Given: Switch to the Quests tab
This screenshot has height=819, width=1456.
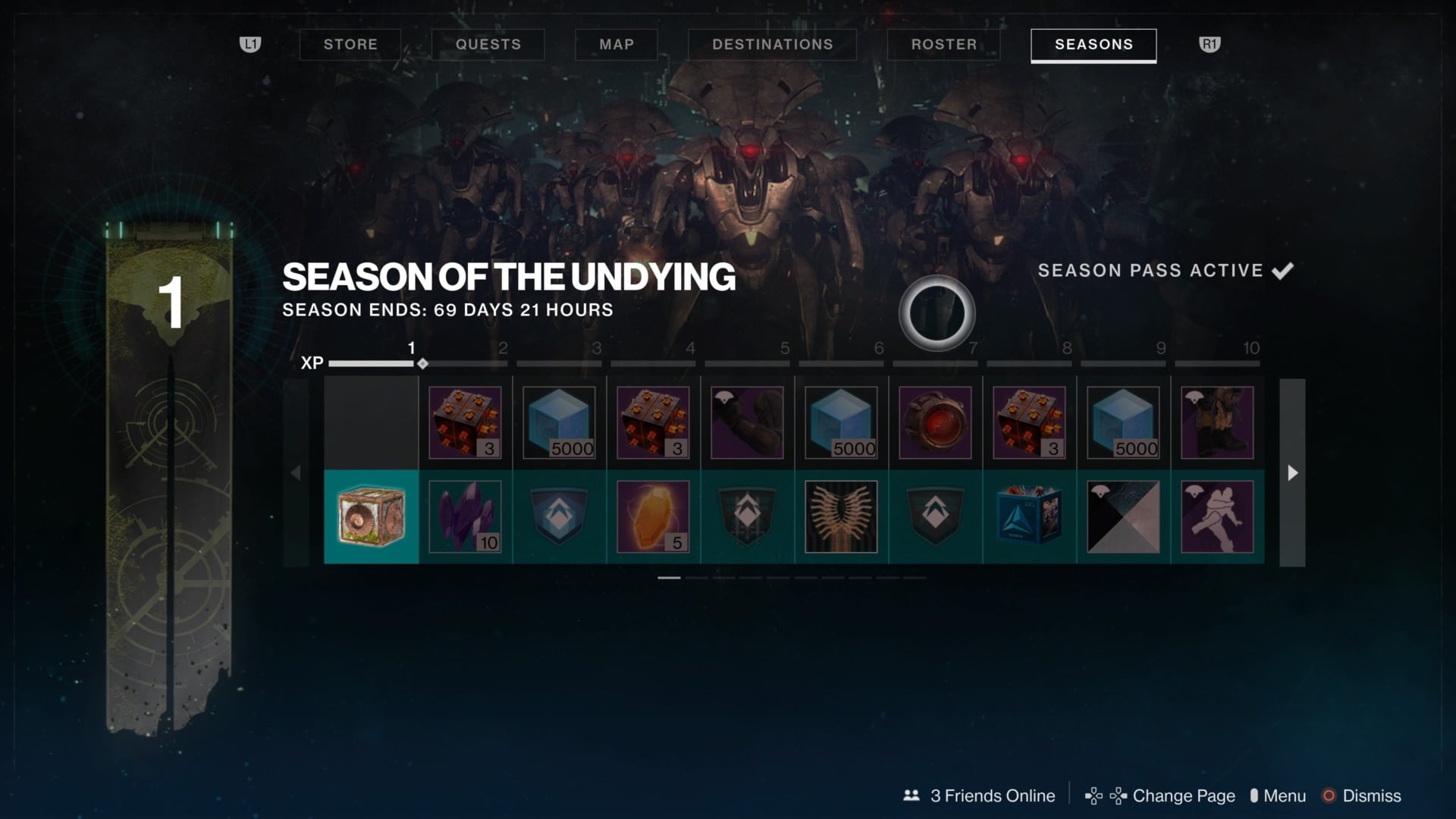Looking at the screenshot, I should click(488, 44).
